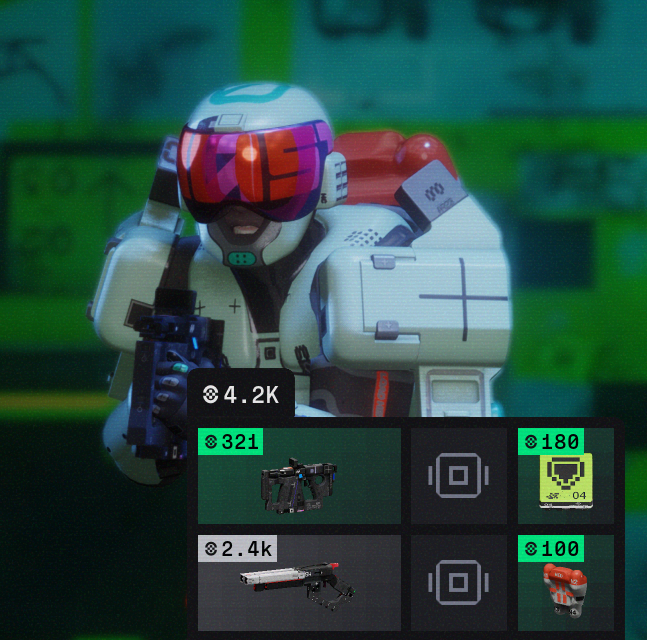Image resolution: width=647 pixels, height=640 pixels.
Task: Choose the yellow chip item worth 180
Action: click(x=566, y=477)
